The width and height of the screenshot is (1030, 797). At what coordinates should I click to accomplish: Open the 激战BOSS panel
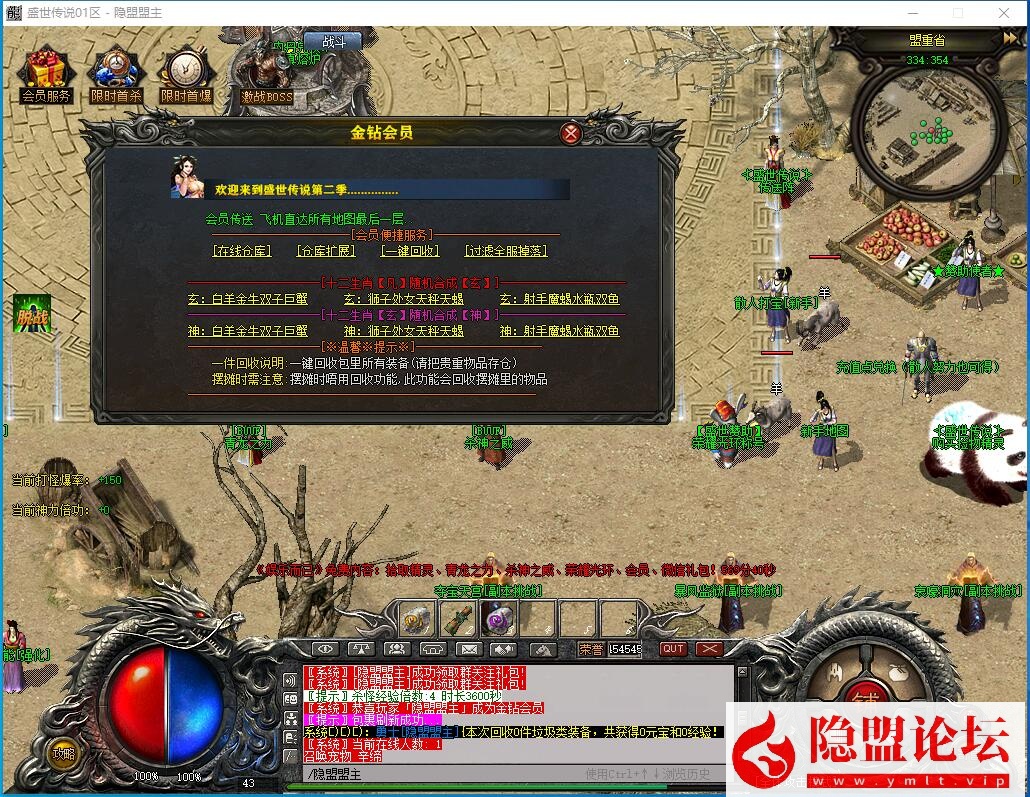[x=266, y=75]
